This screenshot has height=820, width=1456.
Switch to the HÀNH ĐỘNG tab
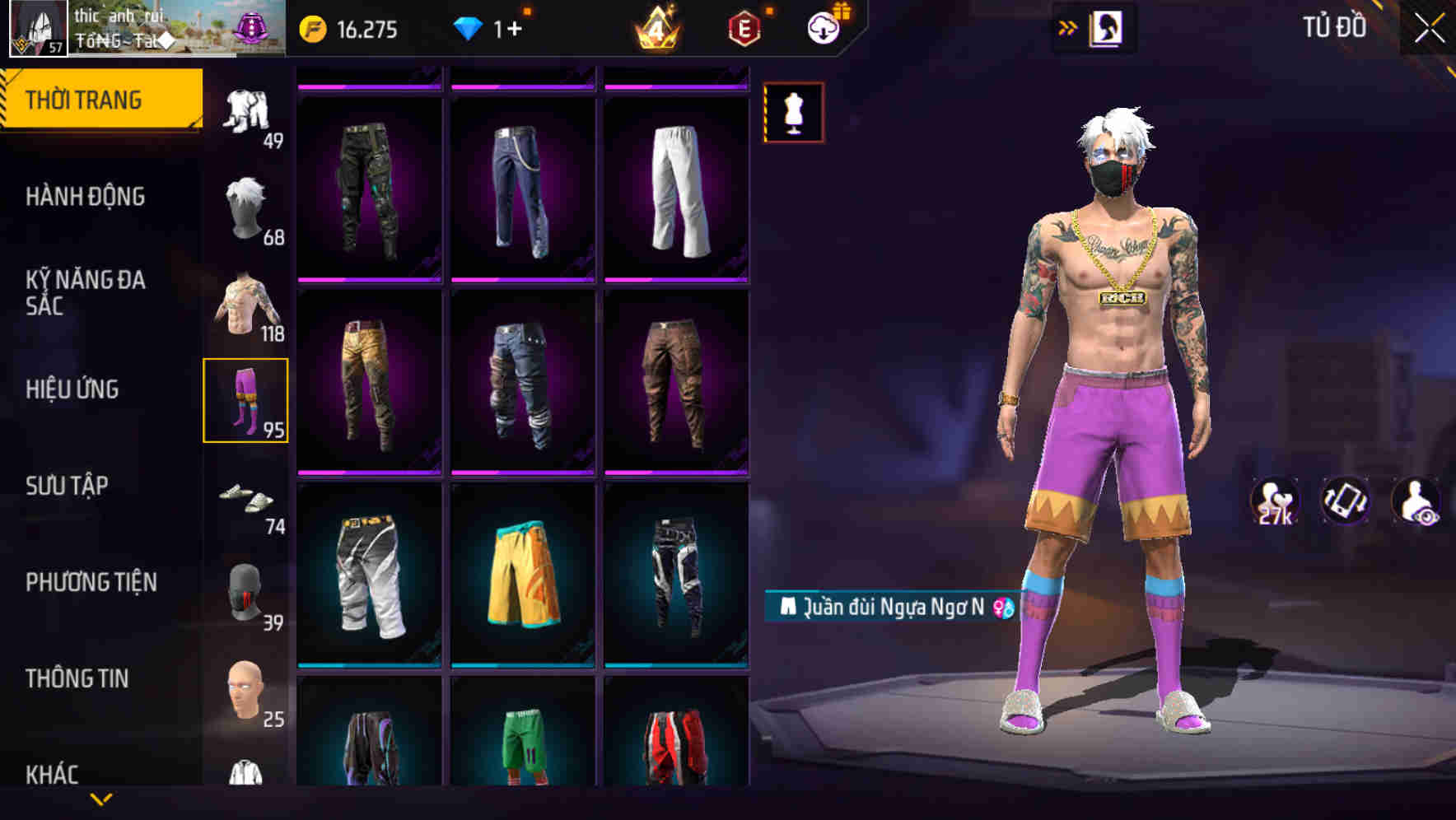tap(85, 197)
